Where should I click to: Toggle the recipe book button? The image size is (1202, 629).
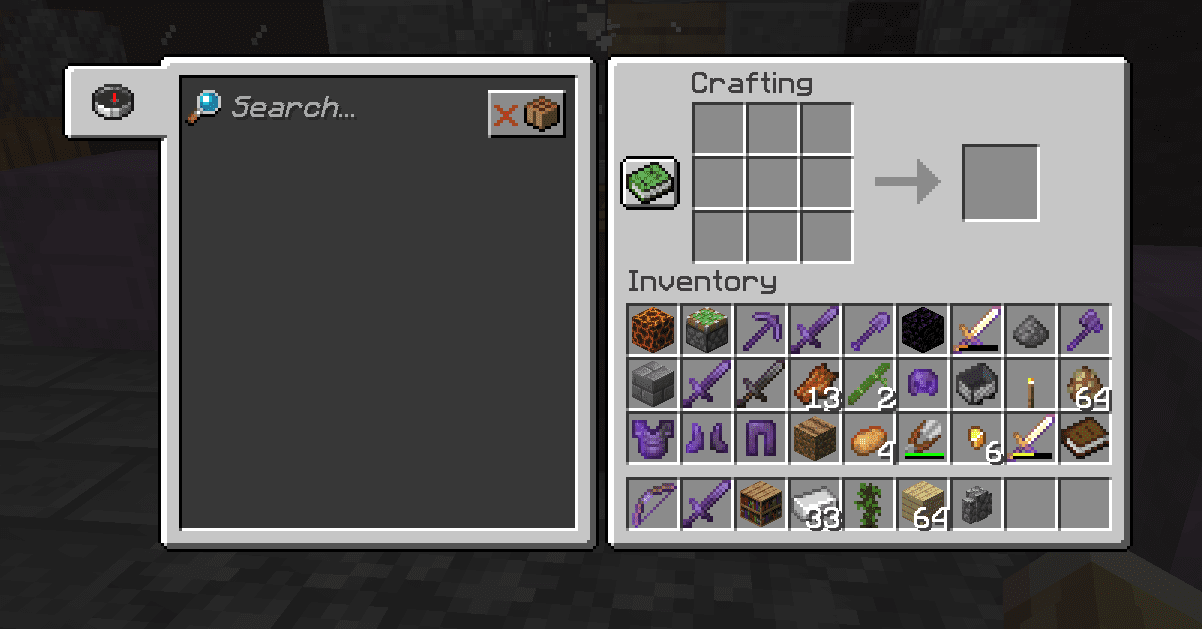(x=650, y=182)
